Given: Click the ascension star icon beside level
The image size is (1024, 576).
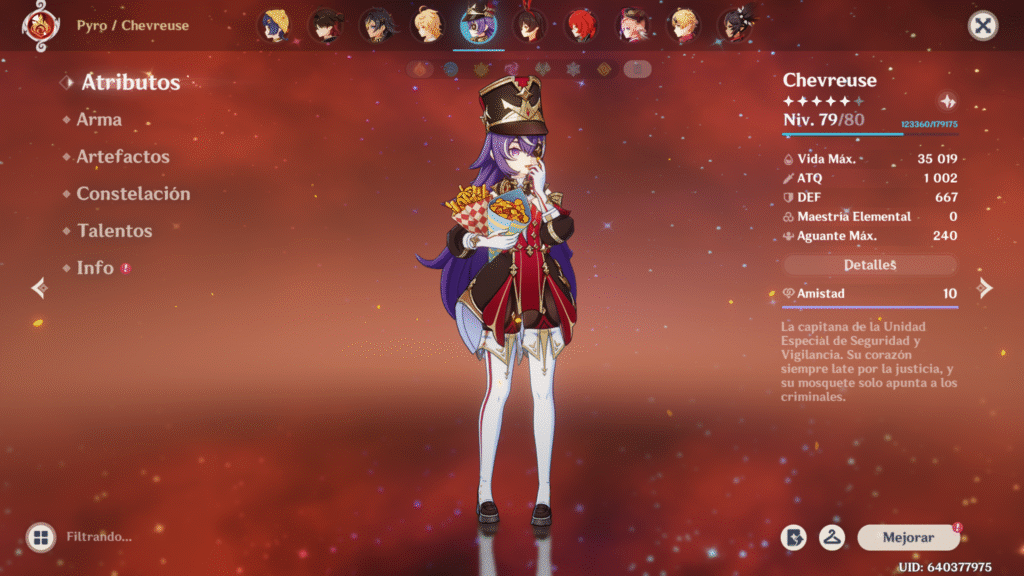Looking at the screenshot, I should [947, 102].
